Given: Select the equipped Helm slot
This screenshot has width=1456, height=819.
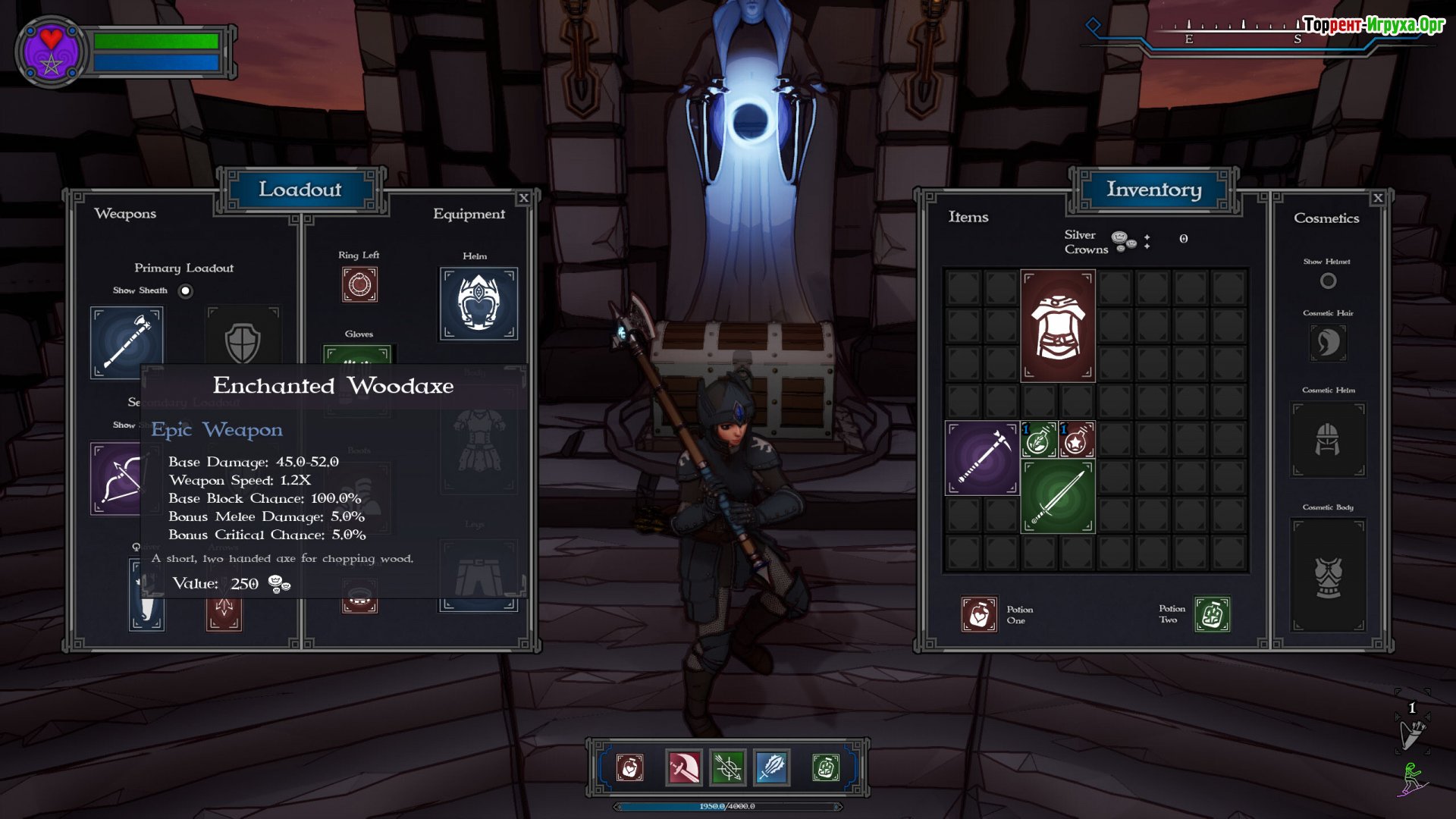Looking at the screenshot, I should point(479,304).
